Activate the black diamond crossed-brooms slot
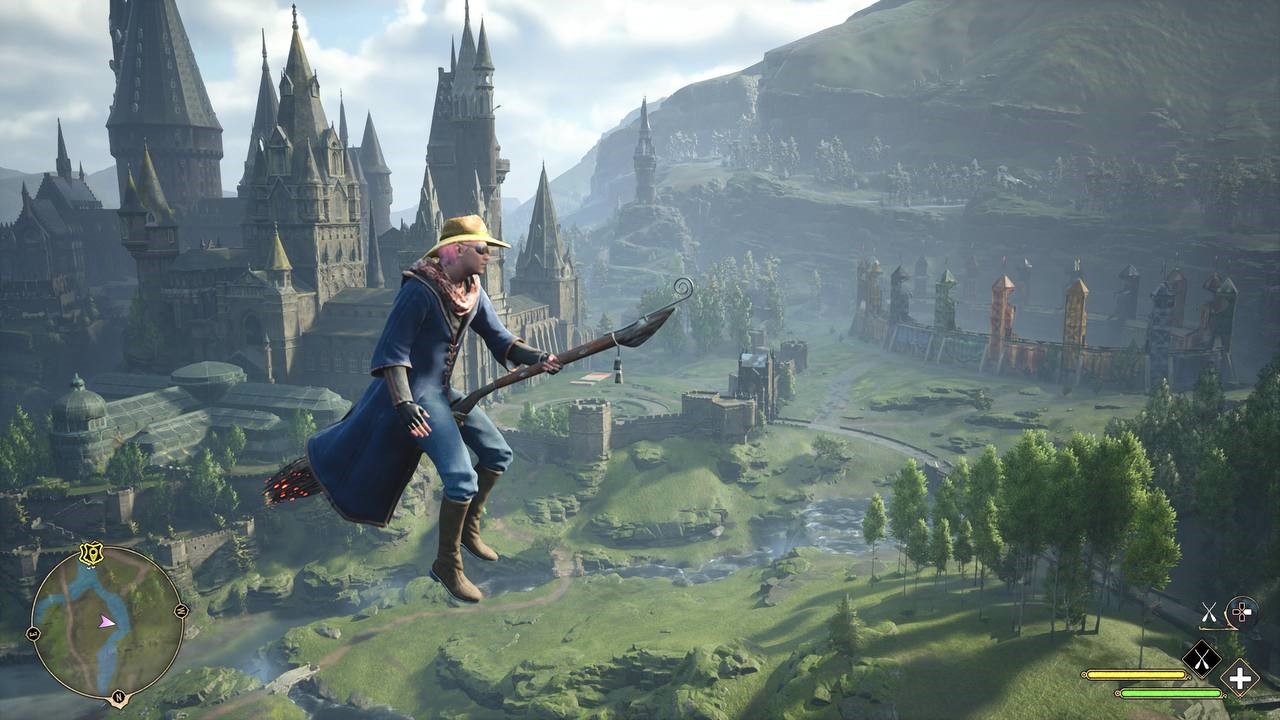Screen dimensions: 1280x720 click(x=1202, y=658)
